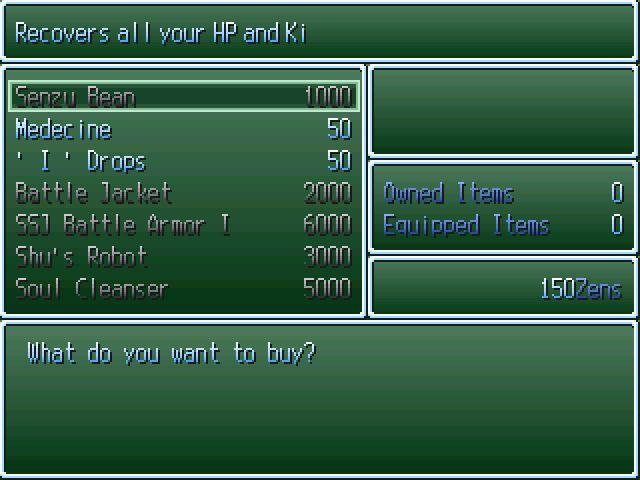Choose the Medecine item for 50 Zens

tap(183, 129)
